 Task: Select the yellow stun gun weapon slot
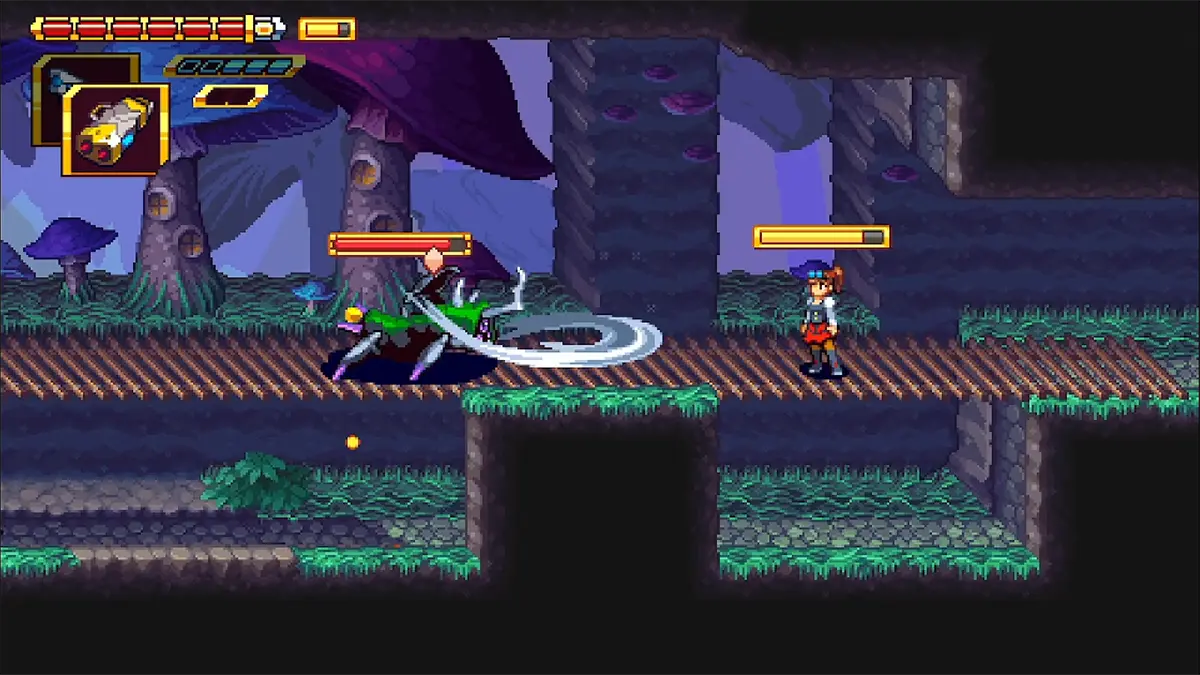[116, 130]
